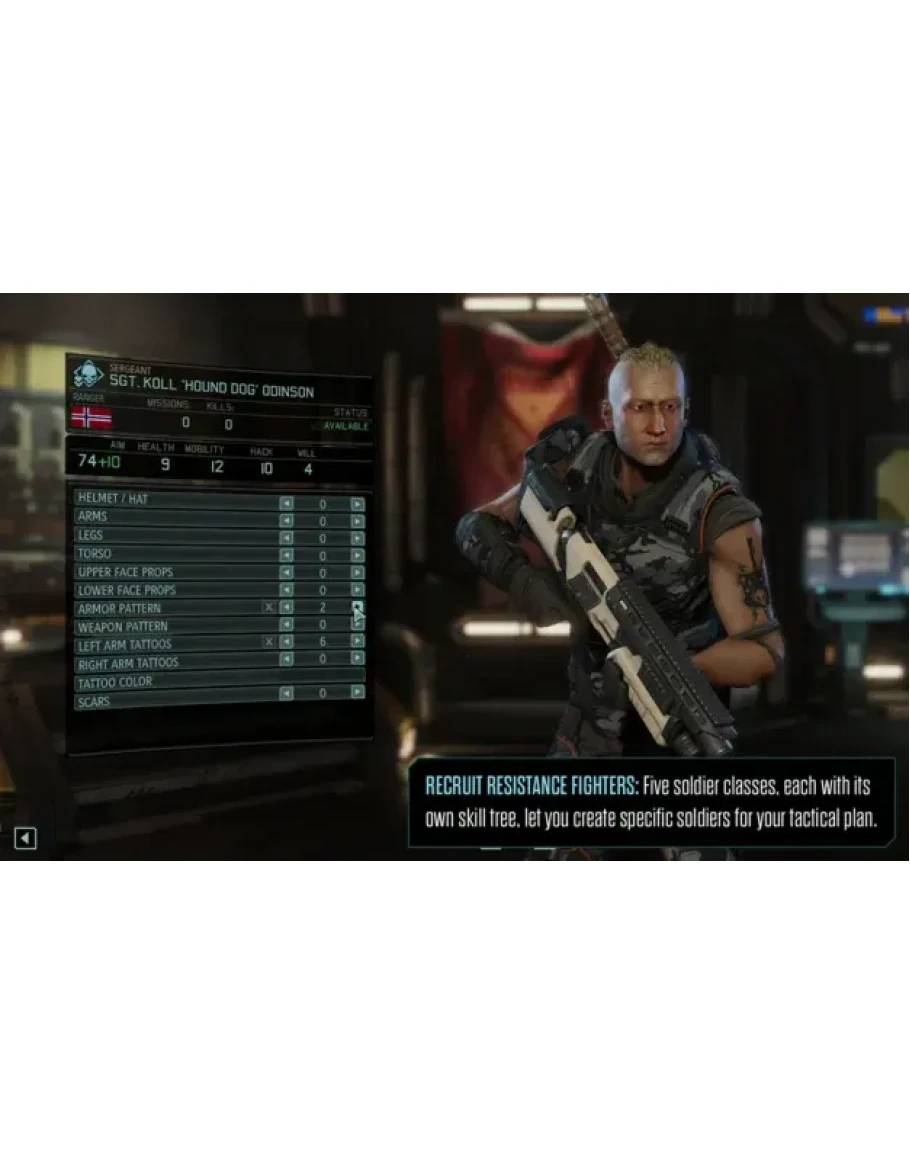Decrease the Scars option value
910x1155 pixels.
tap(287, 693)
